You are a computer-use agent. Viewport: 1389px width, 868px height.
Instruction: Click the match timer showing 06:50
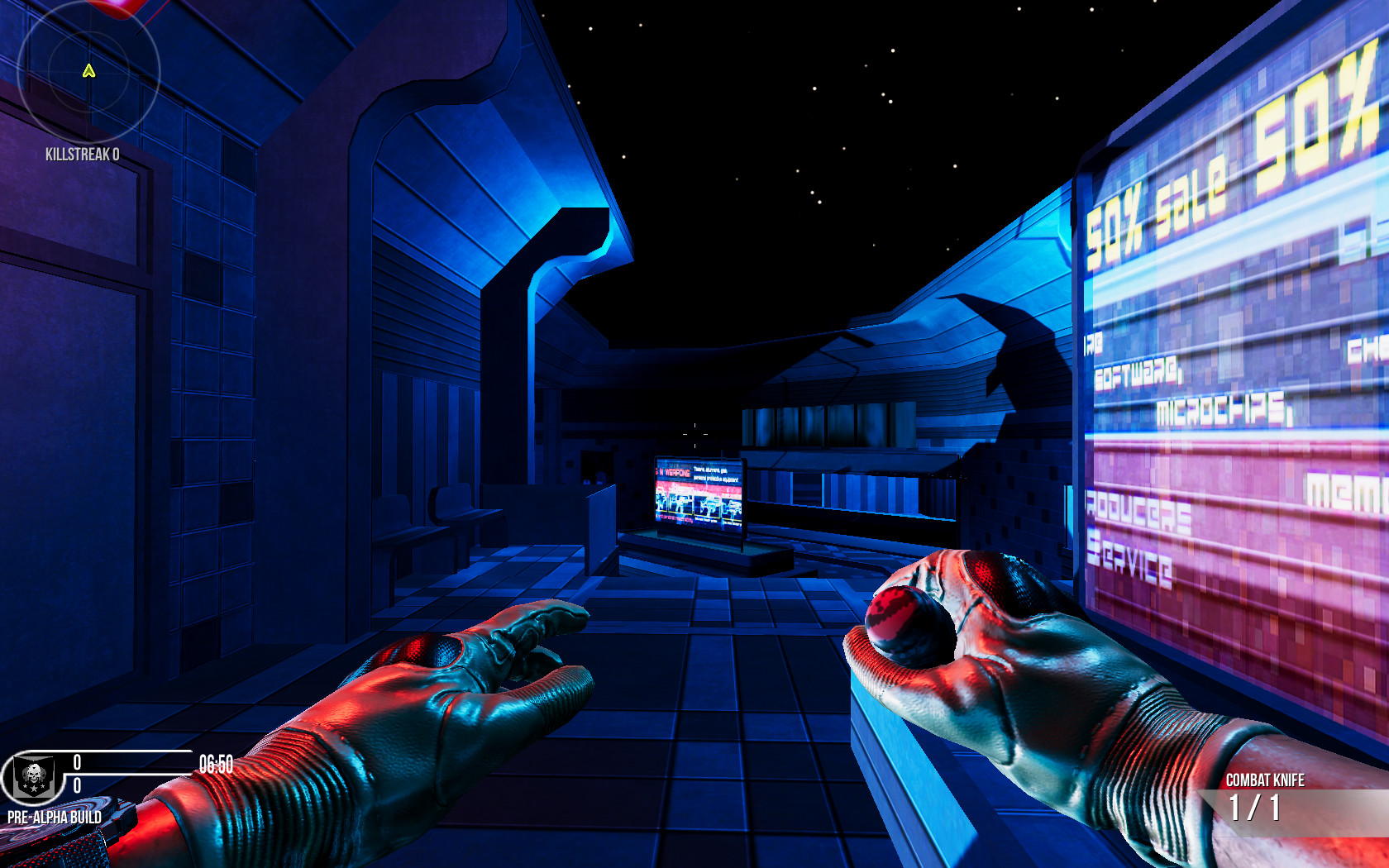(214, 764)
